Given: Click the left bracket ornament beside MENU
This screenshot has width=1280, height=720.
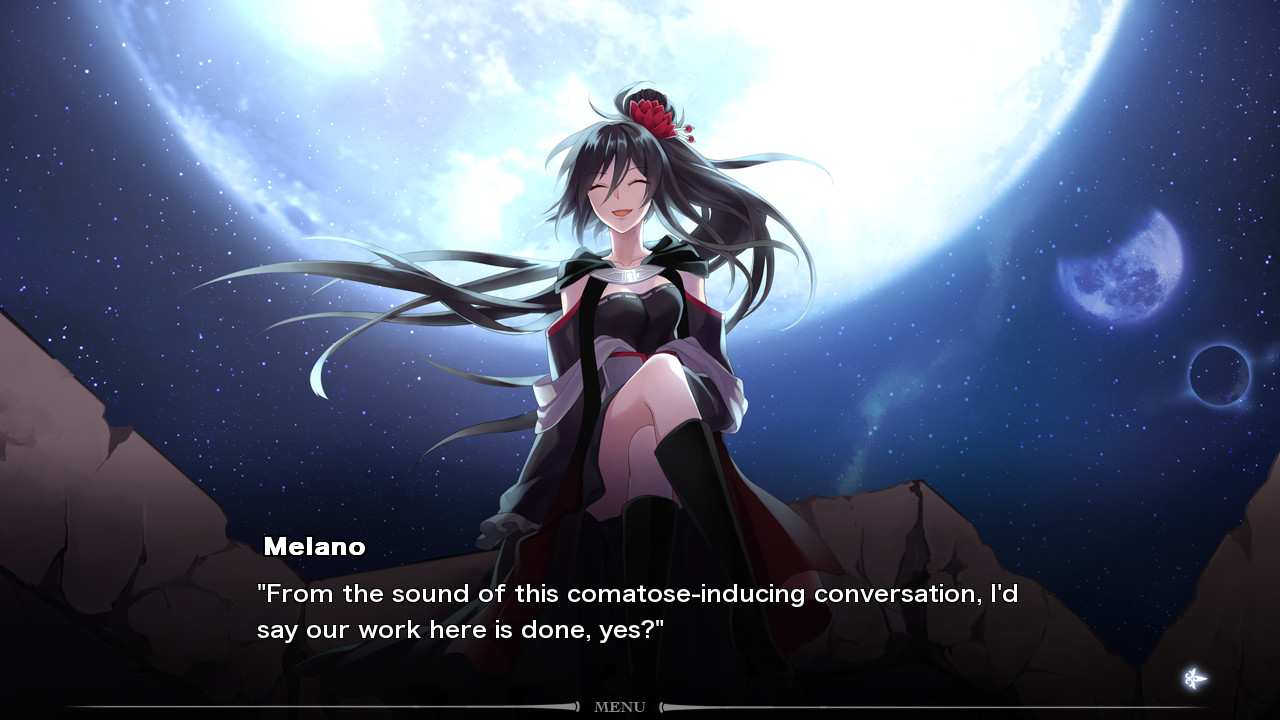Looking at the screenshot, I should (578, 706).
